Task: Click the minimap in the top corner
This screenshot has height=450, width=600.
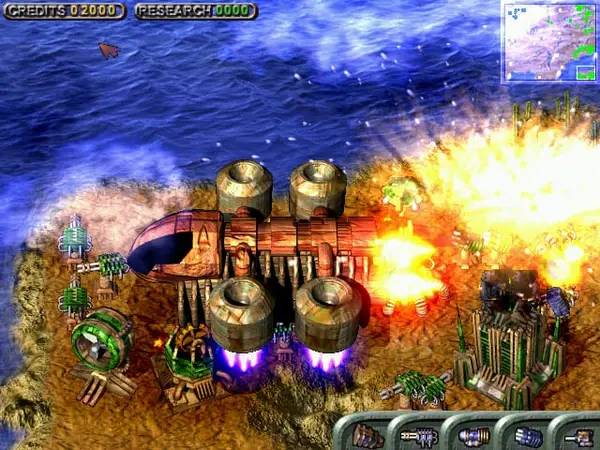Action: click(549, 41)
